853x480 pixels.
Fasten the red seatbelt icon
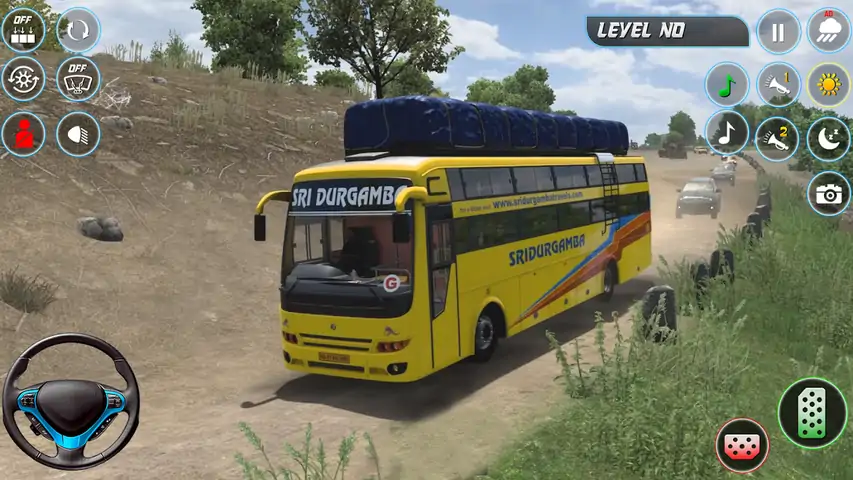(23, 133)
